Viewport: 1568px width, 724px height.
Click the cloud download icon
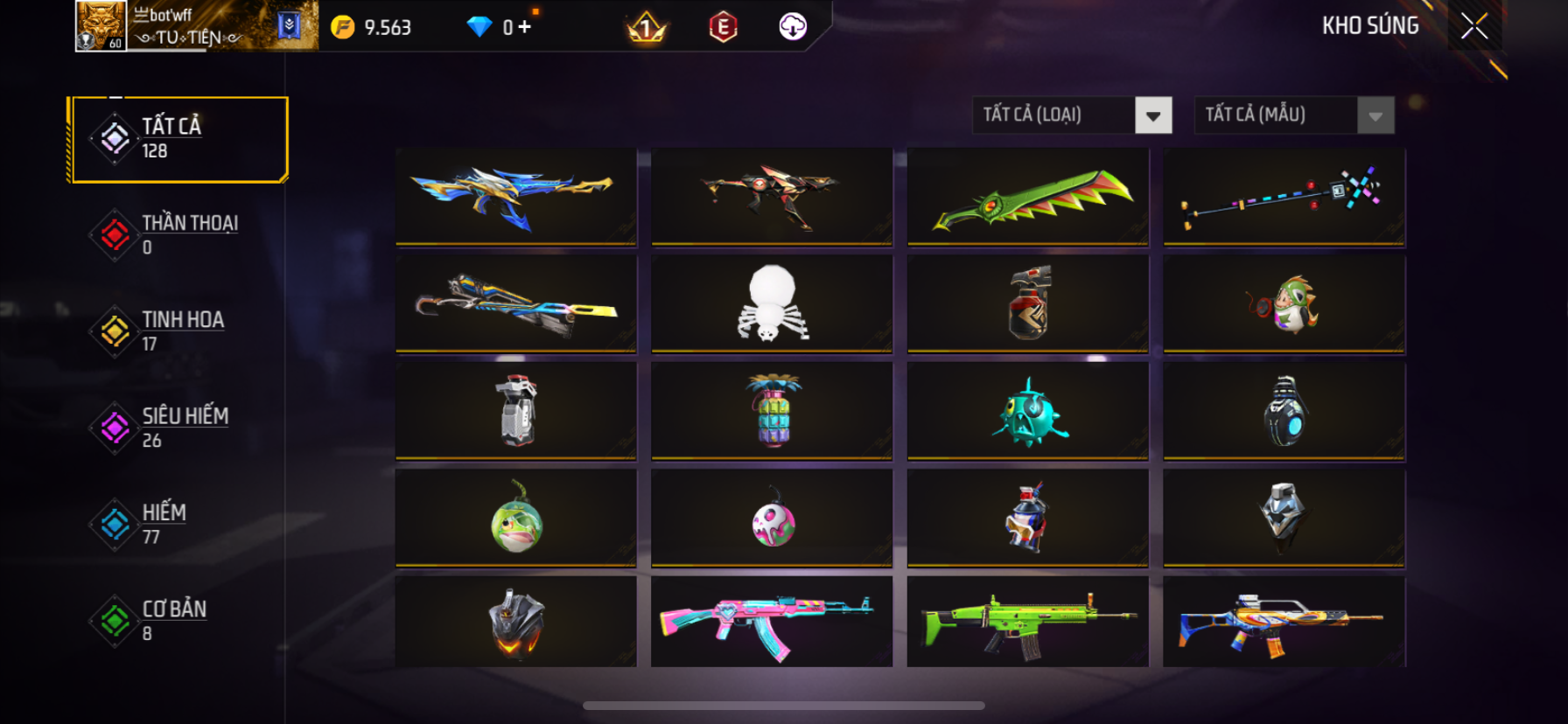click(793, 27)
